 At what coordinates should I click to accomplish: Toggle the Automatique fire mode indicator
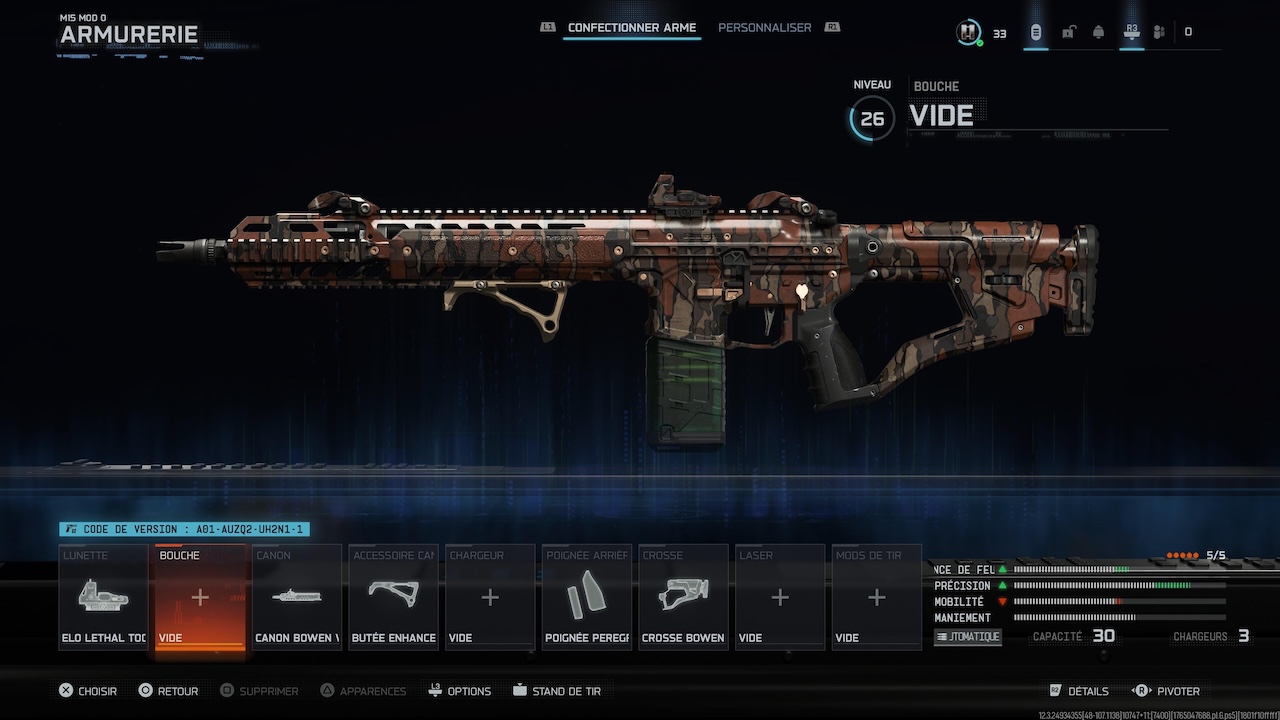click(x=967, y=637)
